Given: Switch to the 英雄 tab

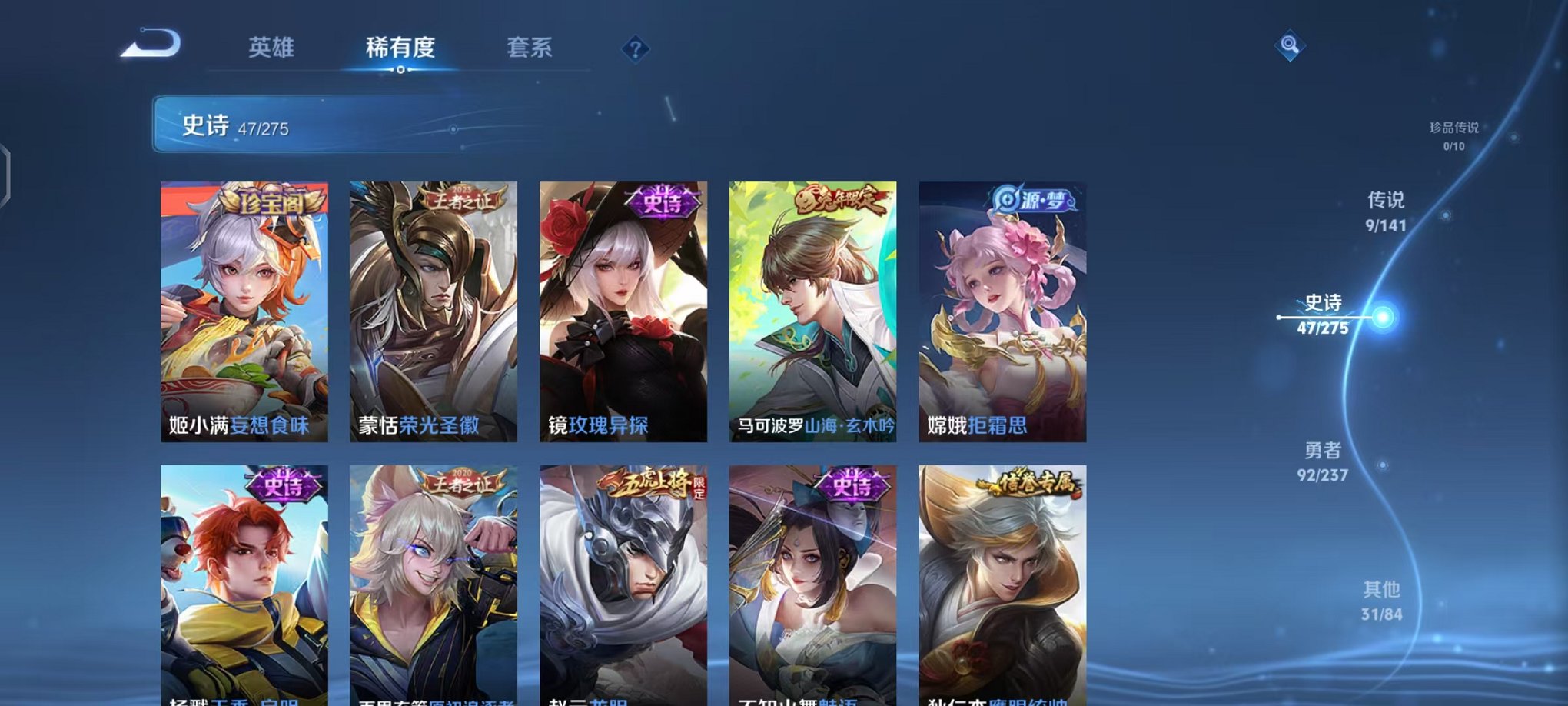Looking at the screenshot, I should pyautogui.click(x=273, y=47).
